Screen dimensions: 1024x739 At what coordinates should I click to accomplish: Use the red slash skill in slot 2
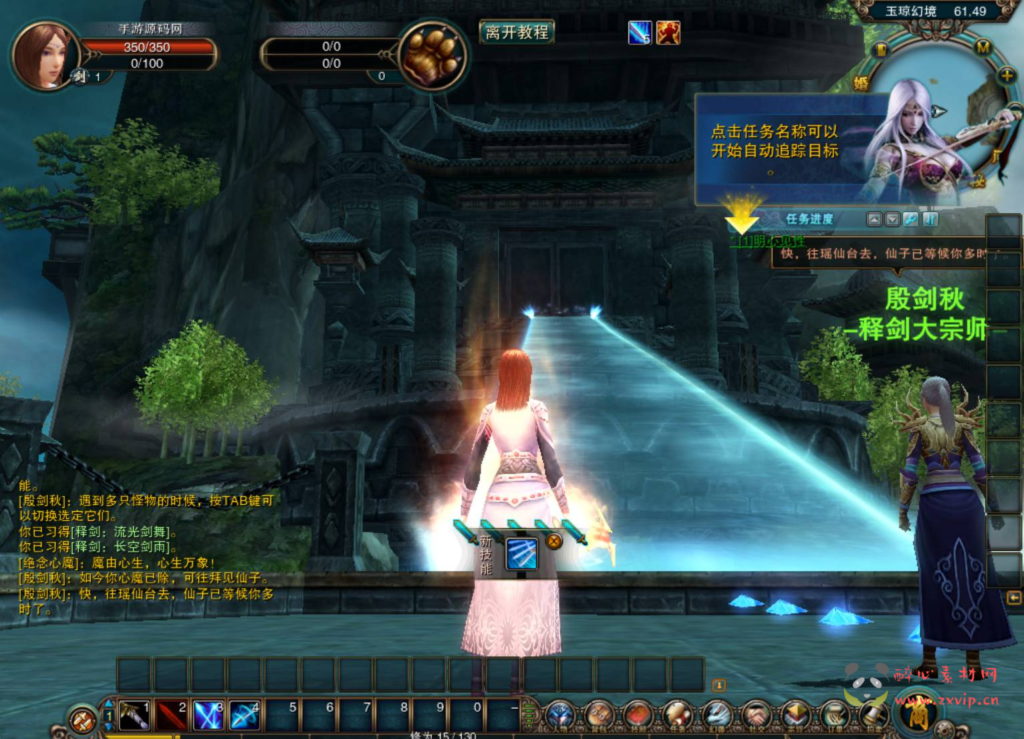tap(171, 716)
